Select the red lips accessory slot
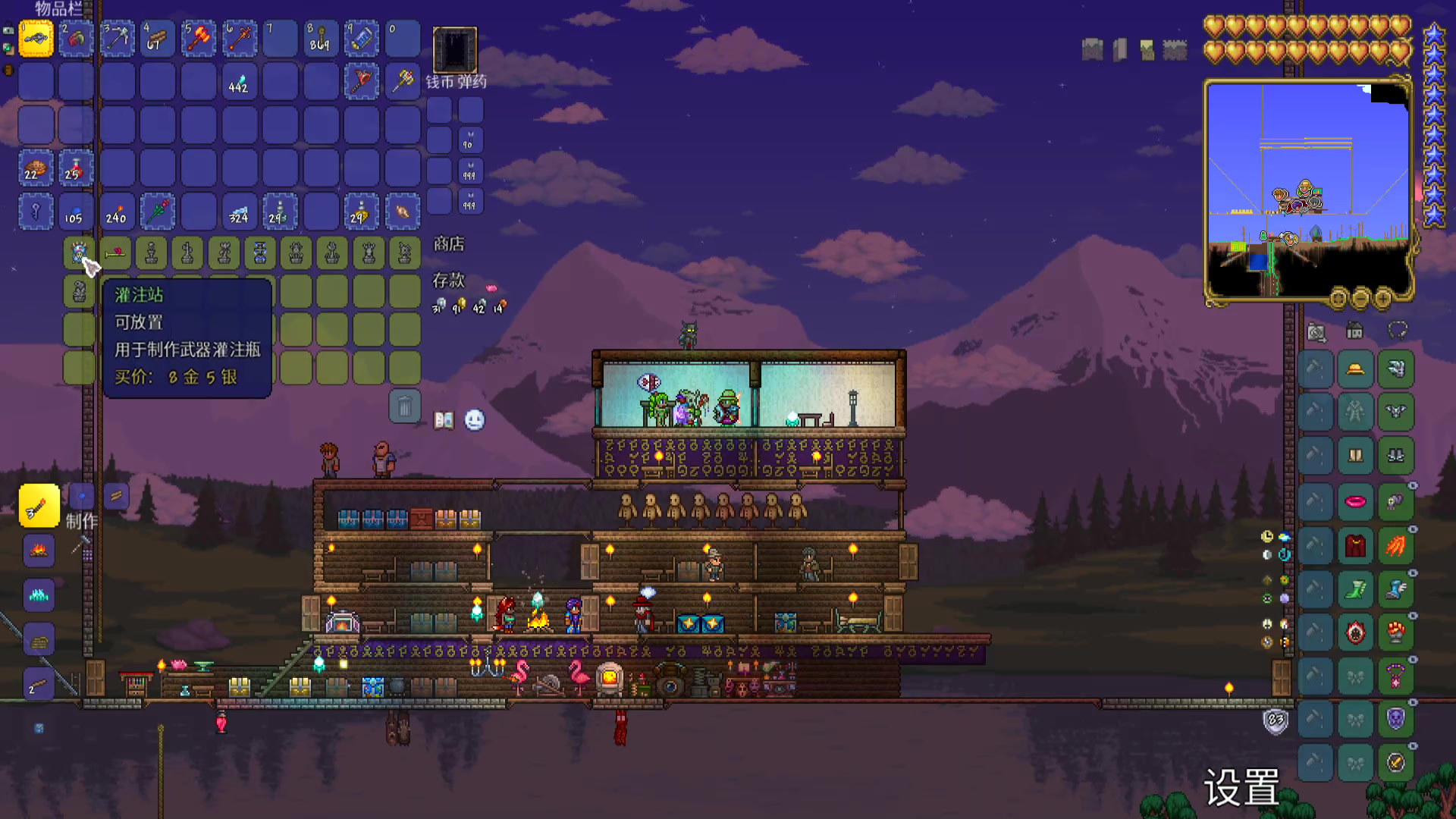Viewport: 1456px width, 819px height. pyautogui.click(x=1355, y=501)
